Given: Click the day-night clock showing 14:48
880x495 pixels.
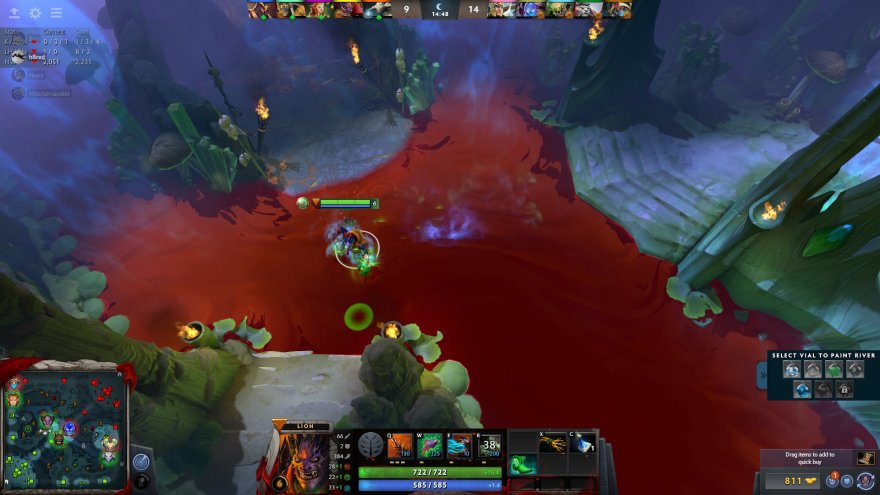Looking at the screenshot, I should click(x=440, y=10).
